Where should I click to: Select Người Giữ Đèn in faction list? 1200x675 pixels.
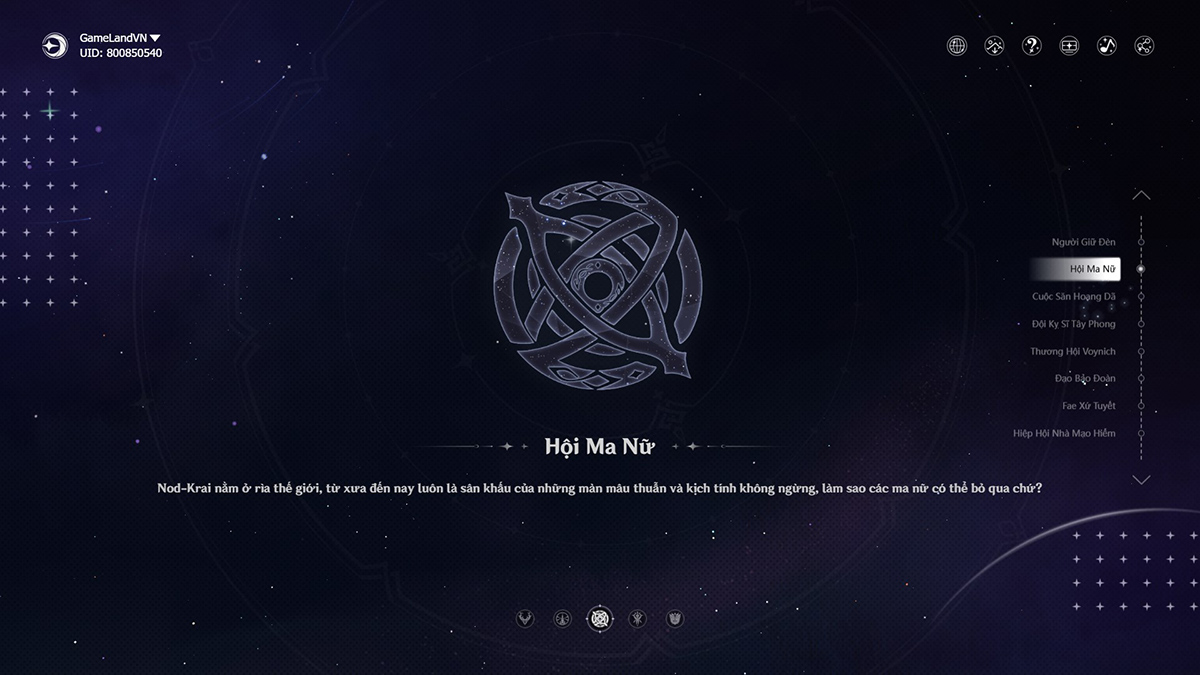(x=1083, y=242)
